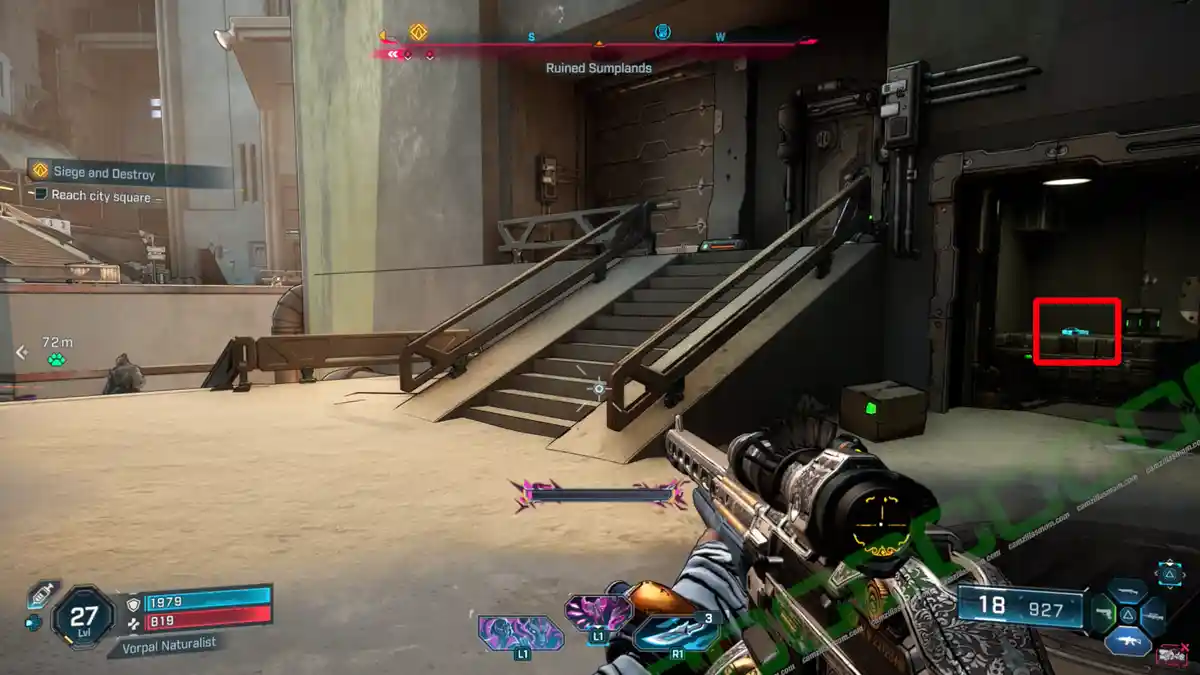Select the highlighted assault rifle weapon slot
This screenshot has height=675, width=1200.
(1128, 639)
